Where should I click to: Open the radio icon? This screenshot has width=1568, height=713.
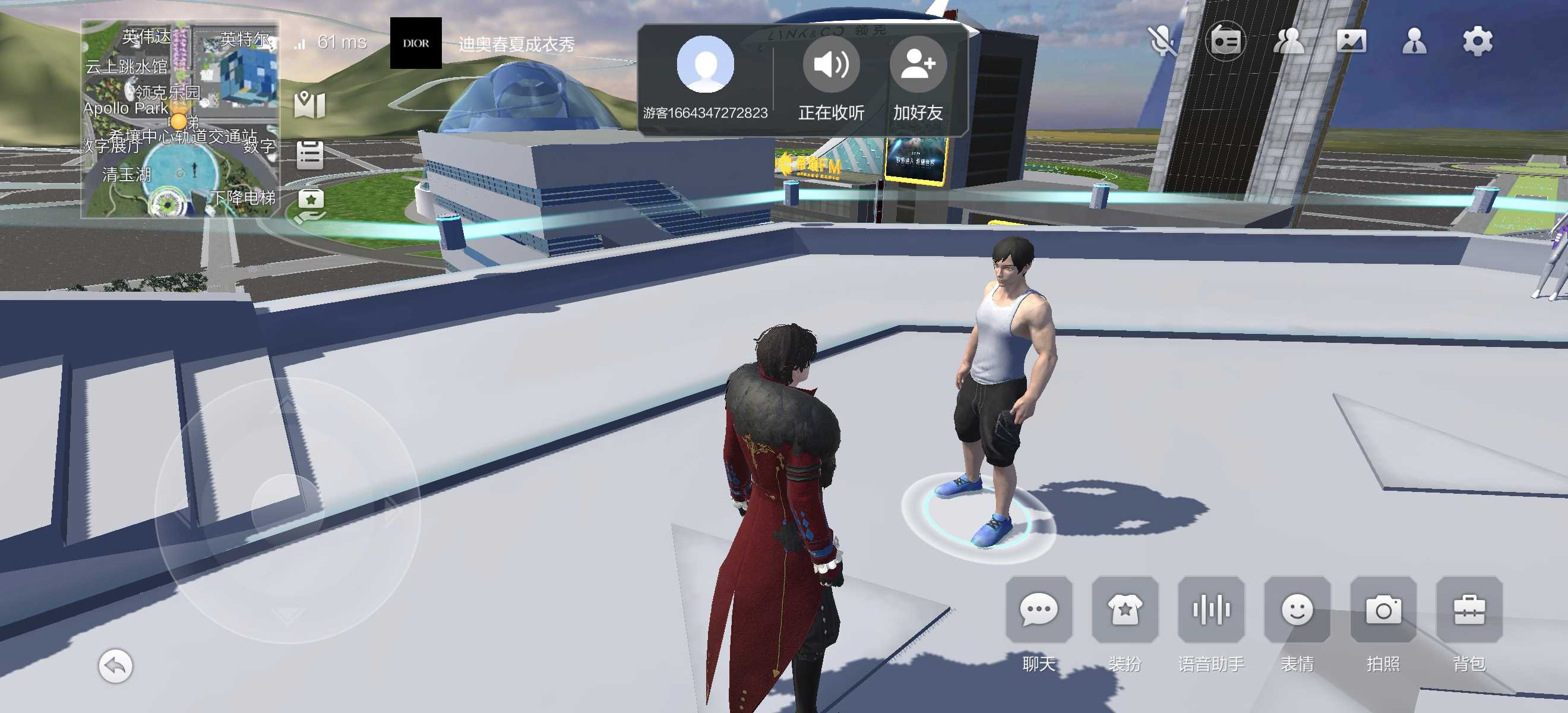tap(1225, 42)
